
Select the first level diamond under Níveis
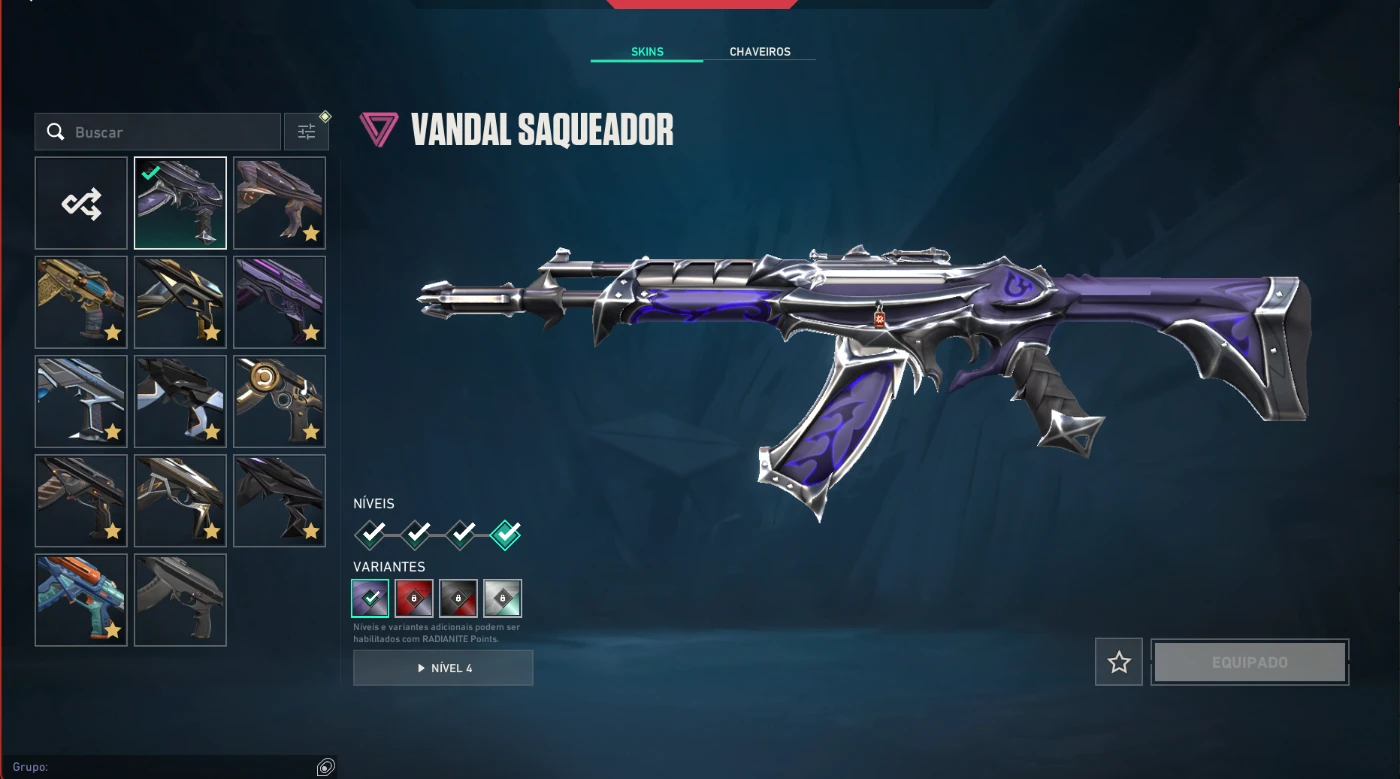click(371, 535)
